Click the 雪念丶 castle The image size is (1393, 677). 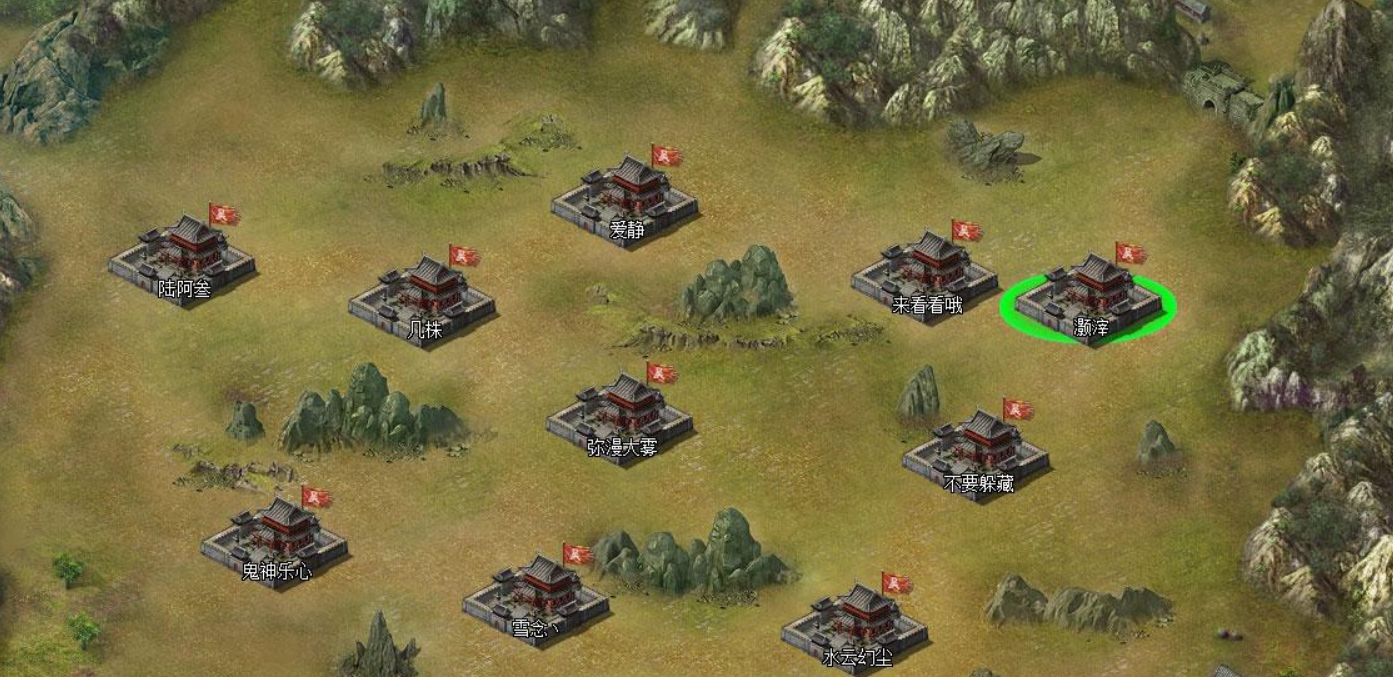[x=536, y=597]
